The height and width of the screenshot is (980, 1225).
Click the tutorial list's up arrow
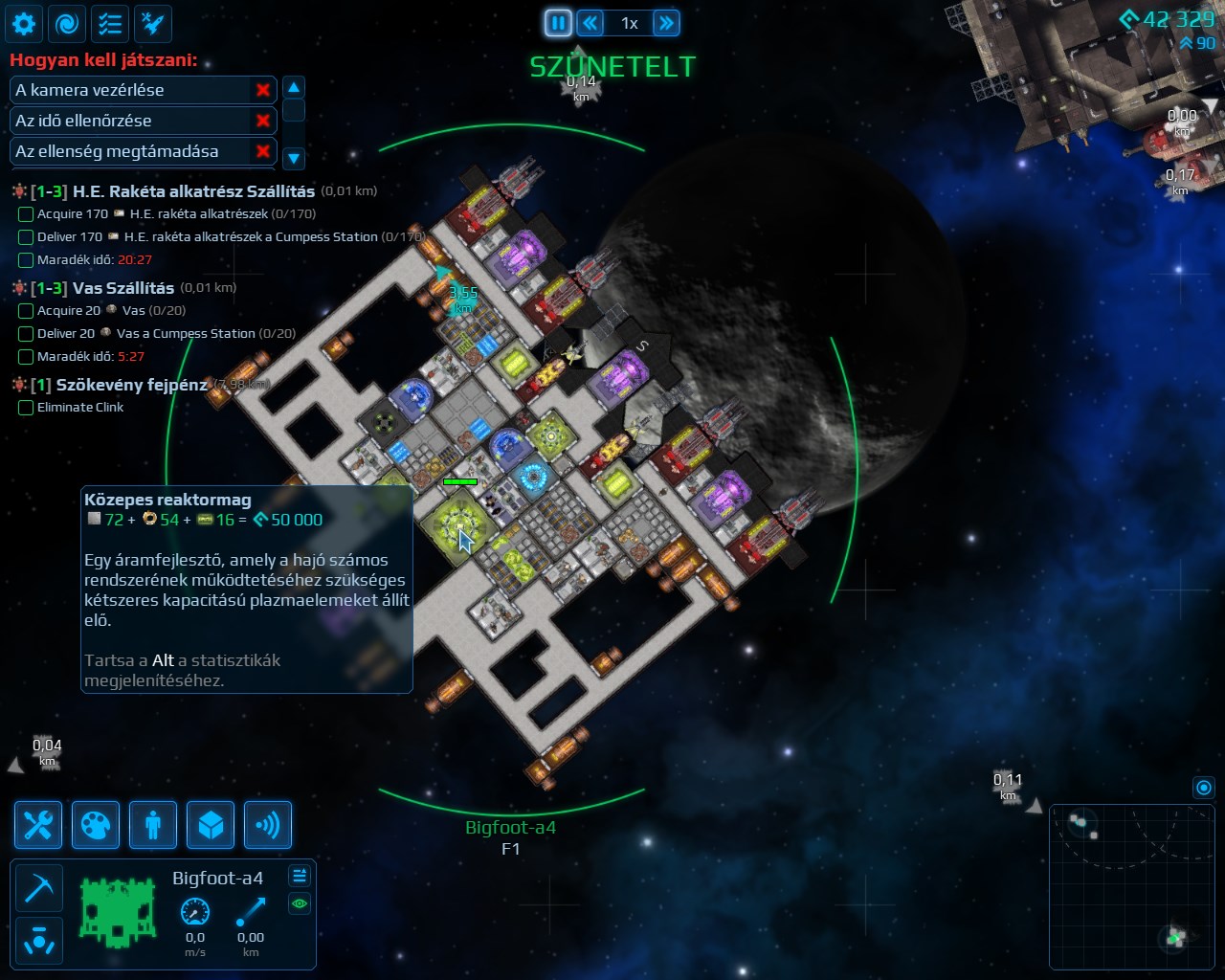click(294, 88)
